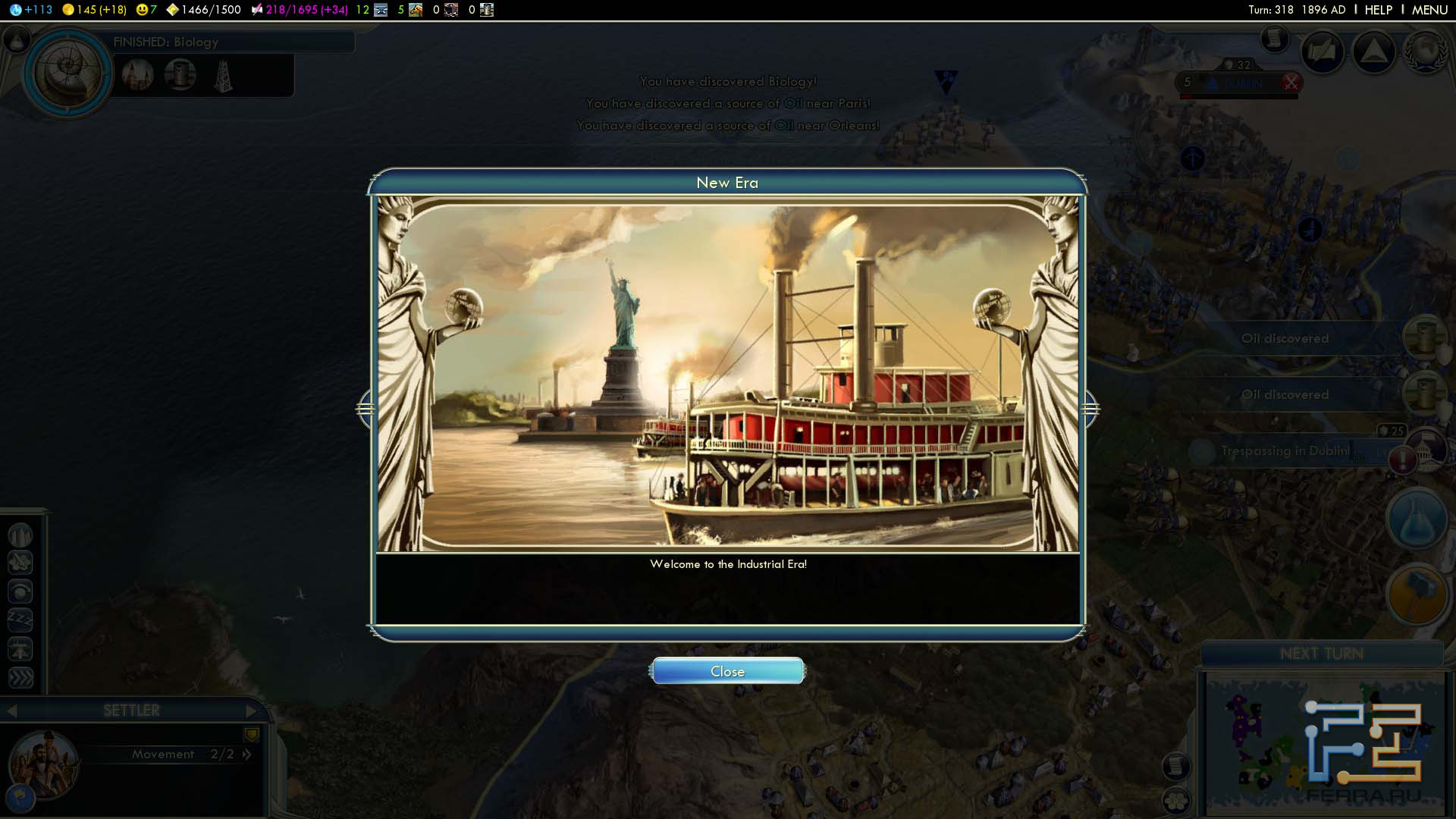Click the minimap in the corner

(1323, 745)
